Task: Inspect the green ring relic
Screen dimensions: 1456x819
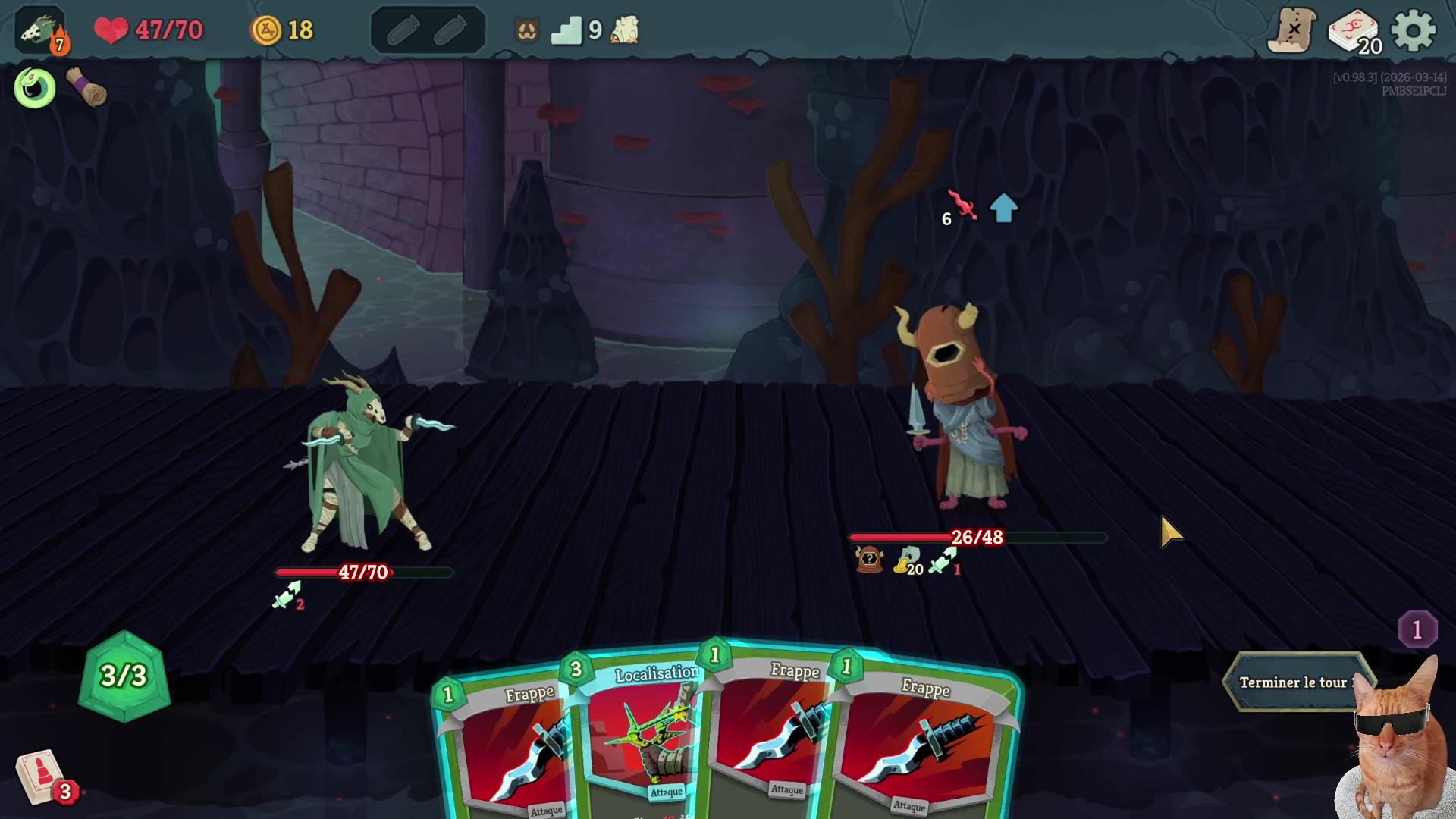Action: 35,88
